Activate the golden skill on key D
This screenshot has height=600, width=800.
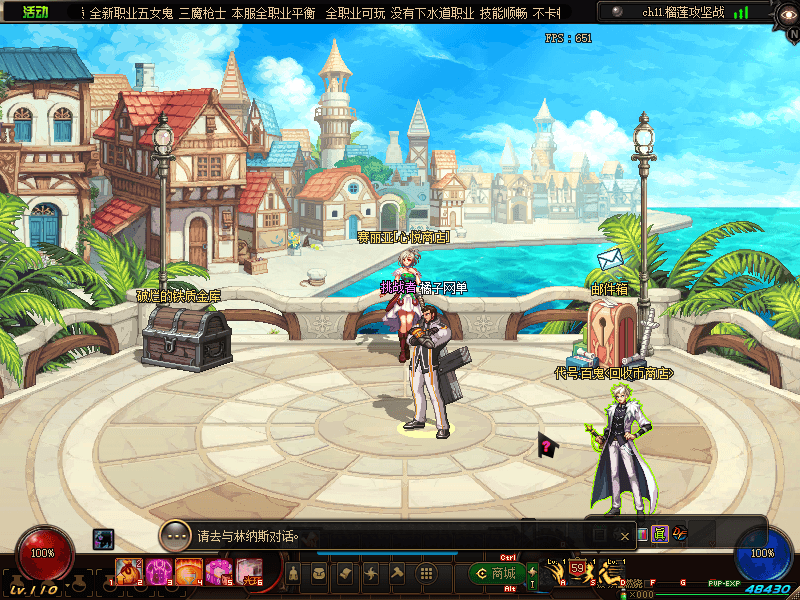pyautogui.click(x=607, y=573)
